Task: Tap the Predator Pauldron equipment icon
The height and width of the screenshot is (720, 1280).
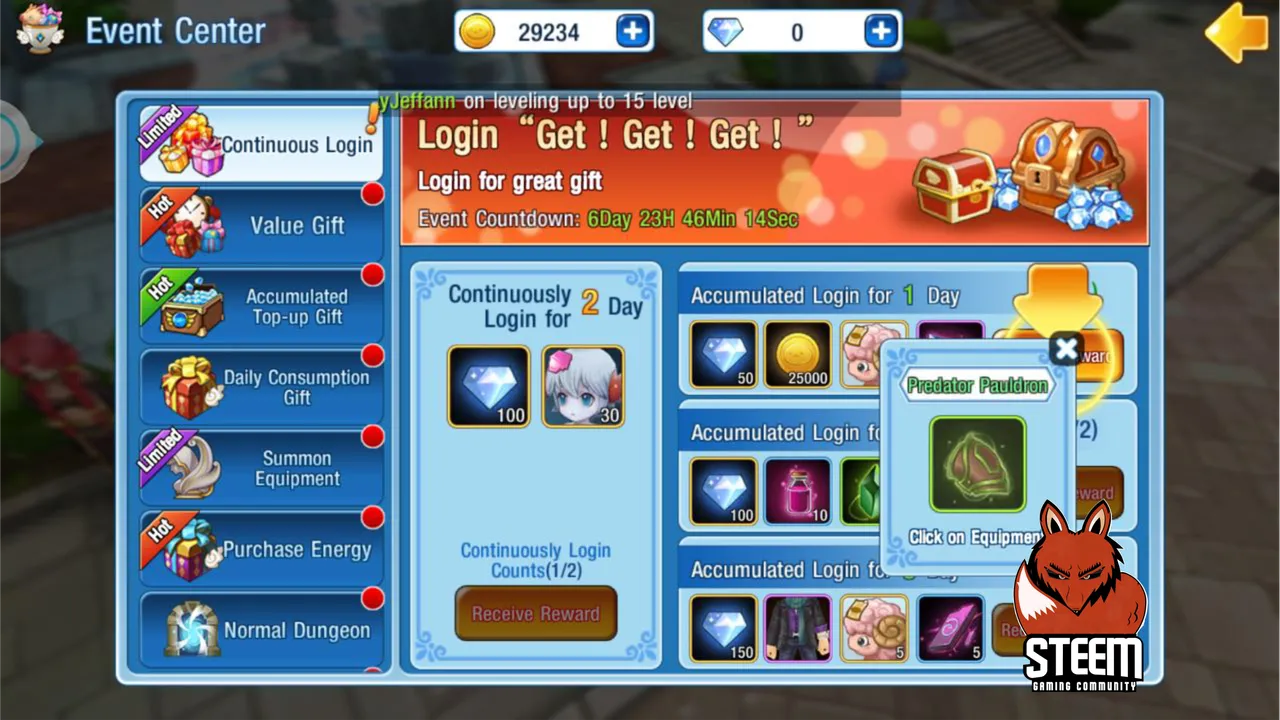Action: tap(977, 465)
